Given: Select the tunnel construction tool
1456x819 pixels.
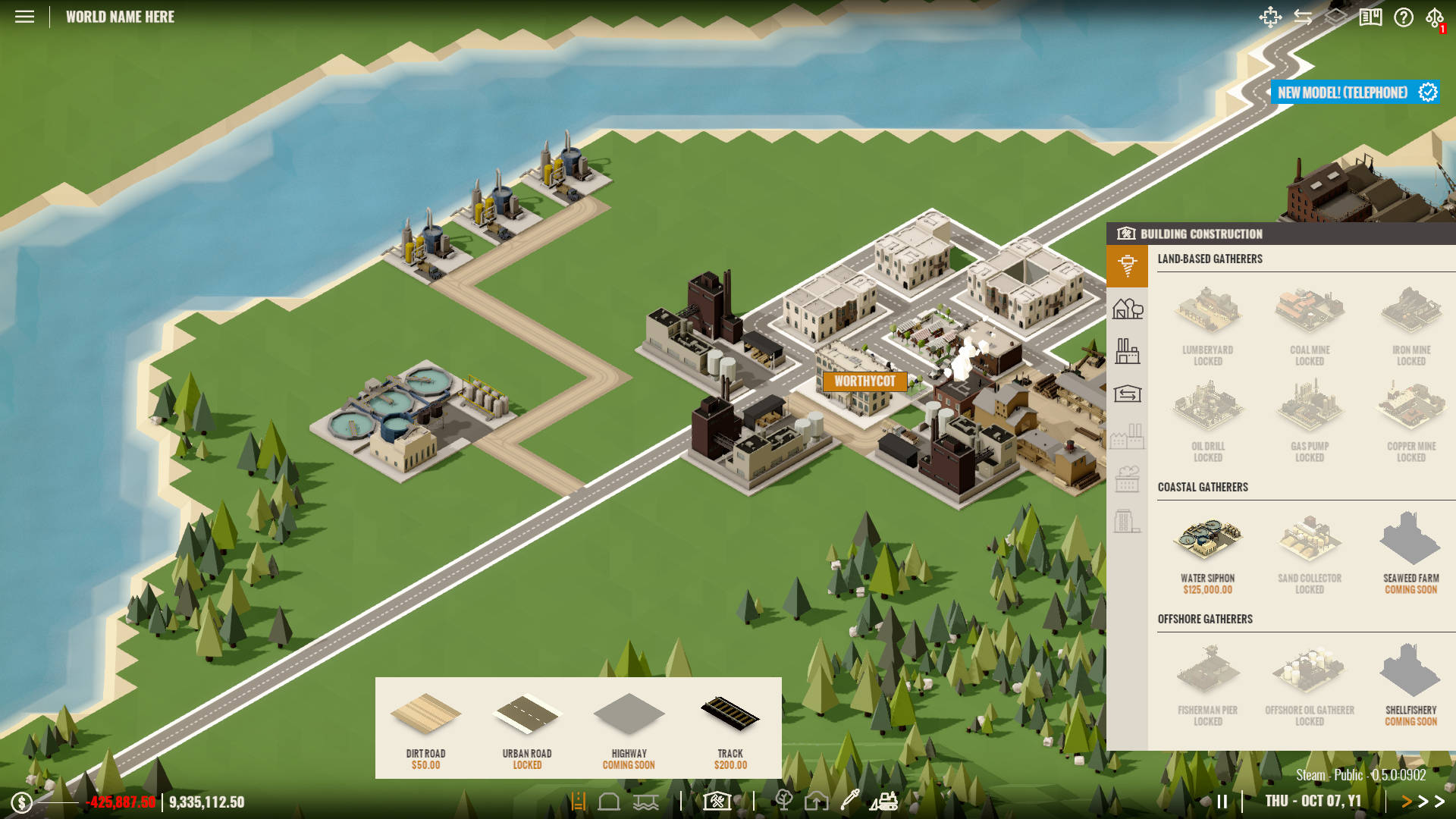Looking at the screenshot, I should pyautogui.click(x=609, y=801).
